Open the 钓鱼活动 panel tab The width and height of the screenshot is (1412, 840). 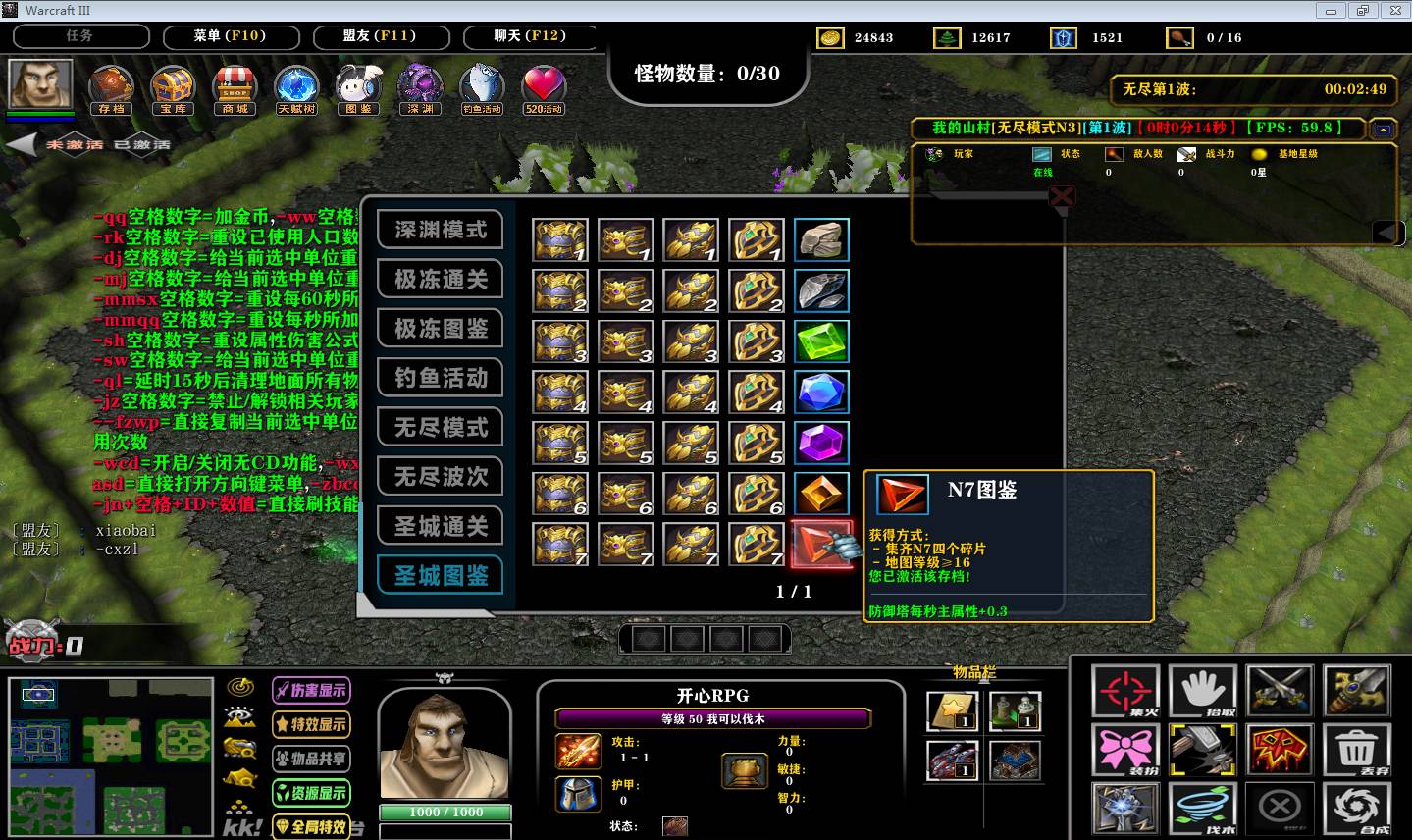[x=441, y=378]
